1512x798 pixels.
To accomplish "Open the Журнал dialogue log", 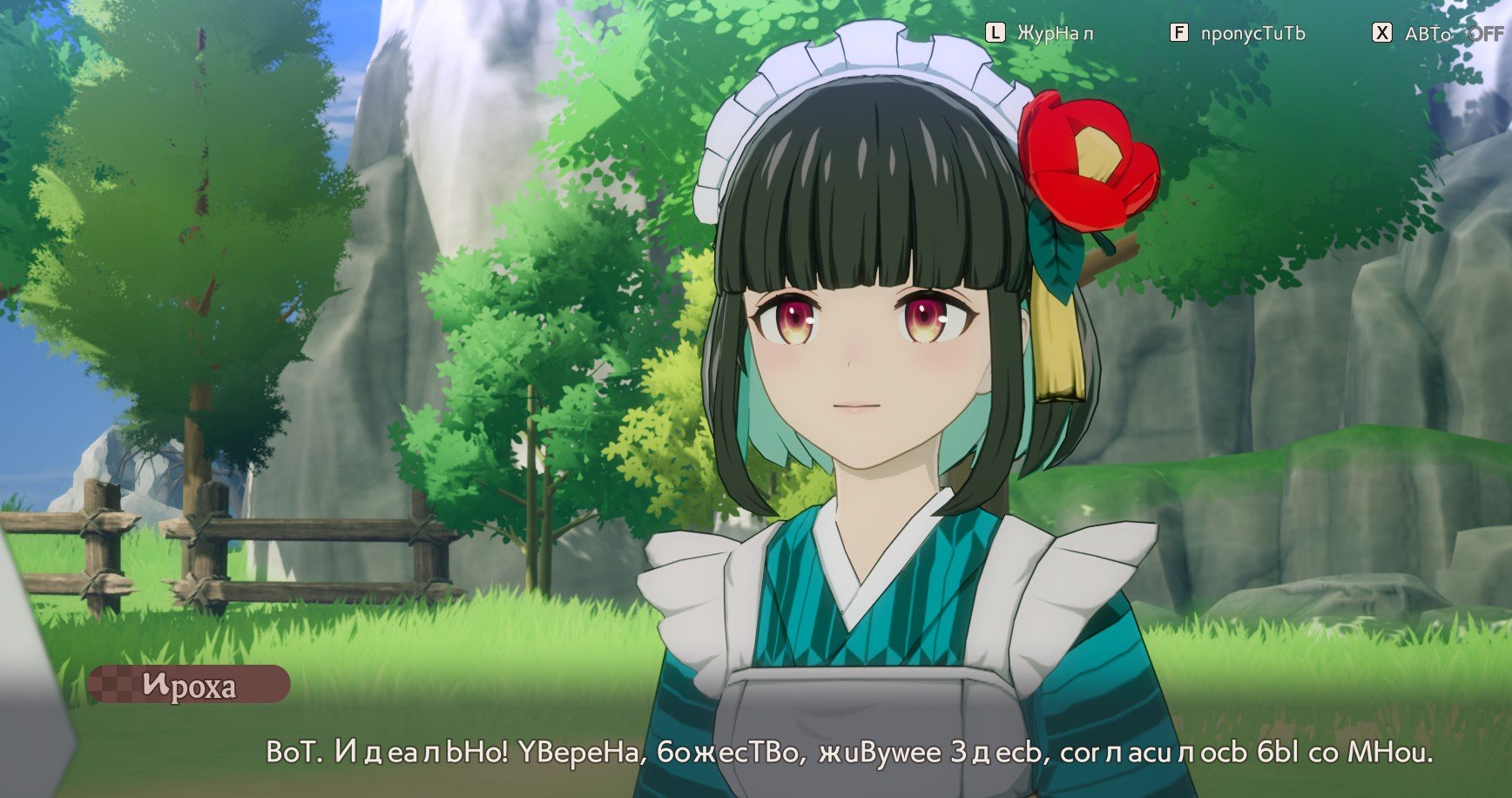I will click(x=1041, y=33).
